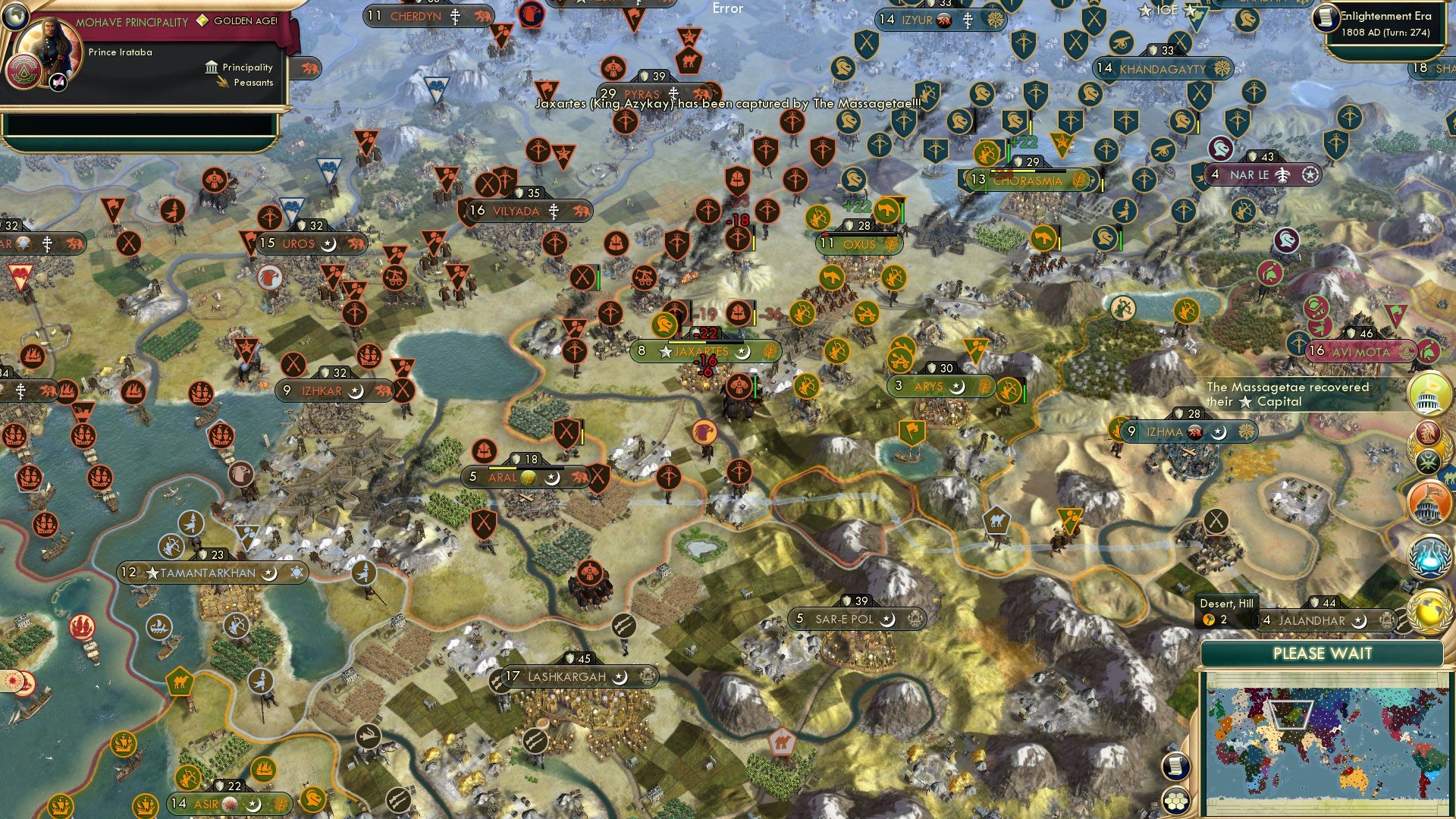Click the crescent religion icon on Izhma's banner

1219,432
